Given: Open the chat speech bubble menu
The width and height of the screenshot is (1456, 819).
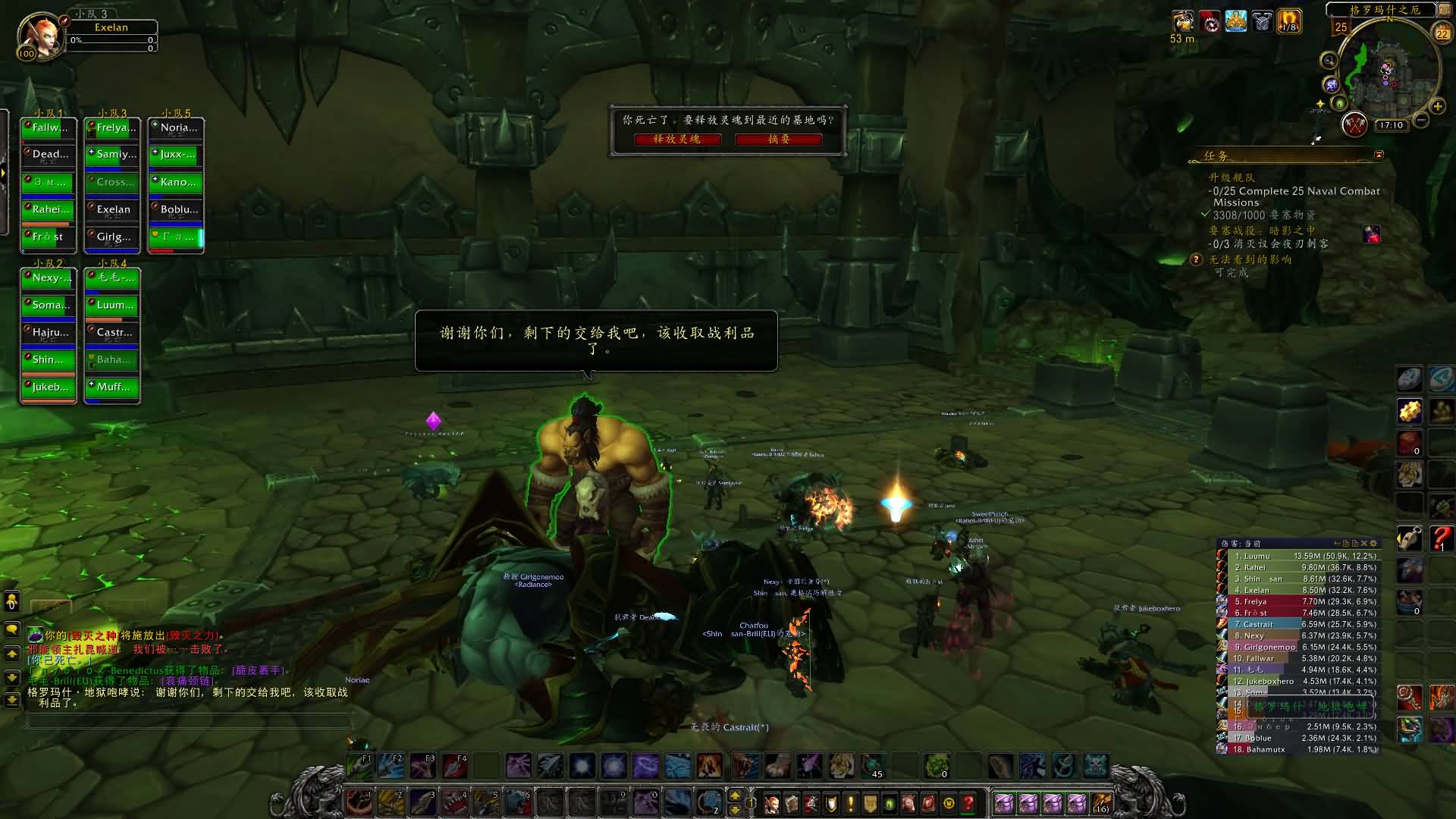Looking at the screenshot, I should [12, 629].
